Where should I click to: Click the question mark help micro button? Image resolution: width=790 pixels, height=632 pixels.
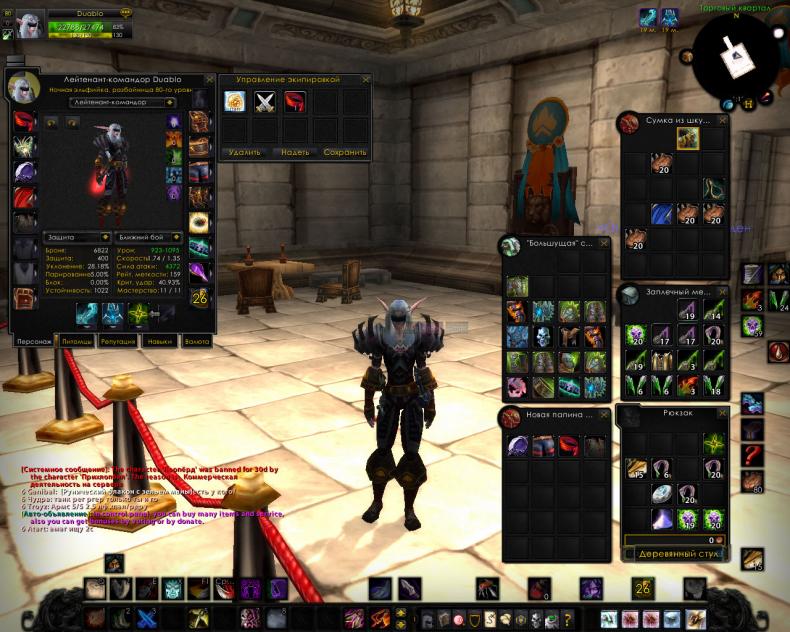[x=568, y=620]
